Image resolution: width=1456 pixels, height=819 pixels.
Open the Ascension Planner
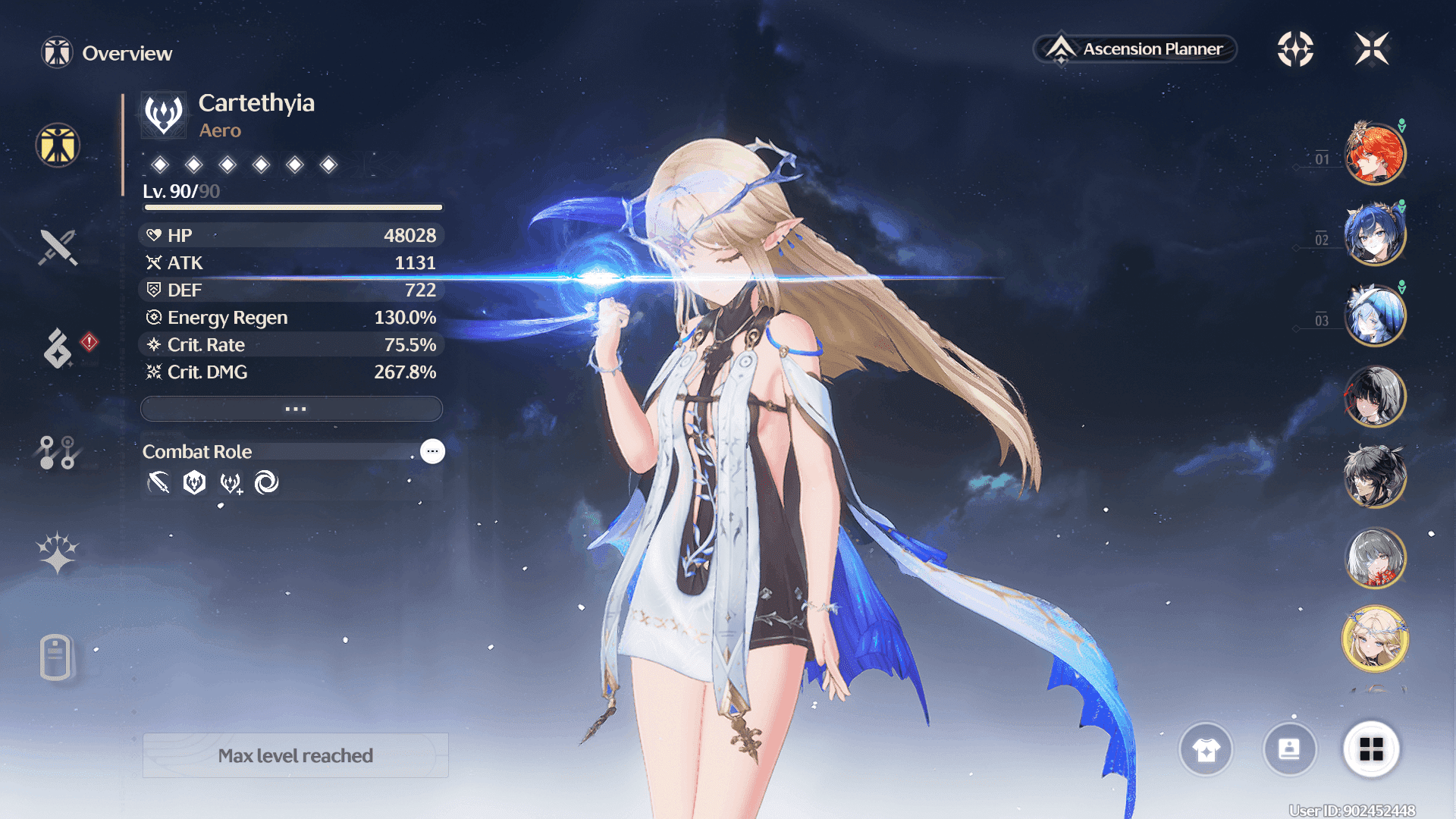pyautogui.click(x=1135, y=49)
